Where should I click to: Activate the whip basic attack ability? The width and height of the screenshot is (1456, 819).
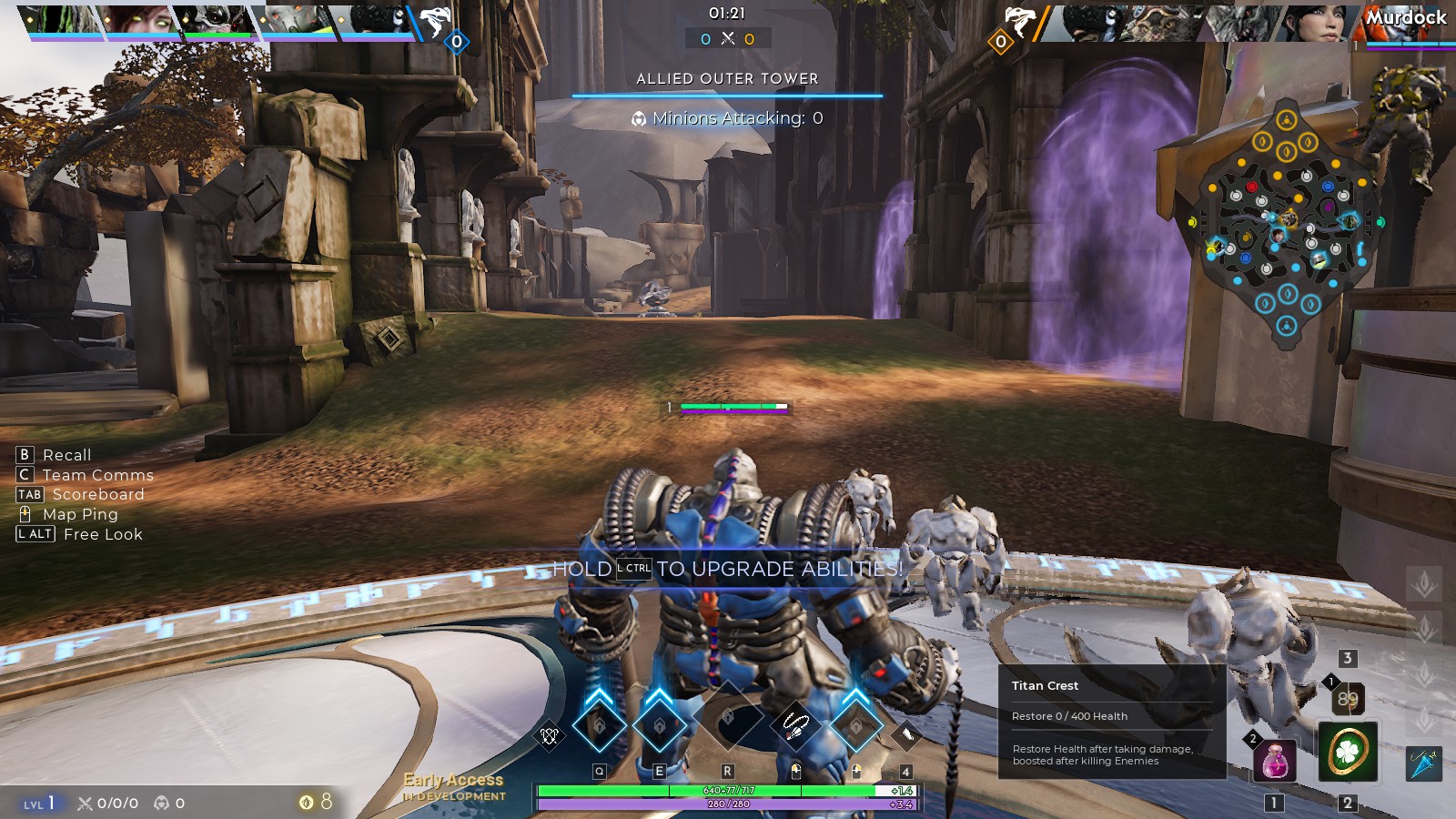pos(794,725)
